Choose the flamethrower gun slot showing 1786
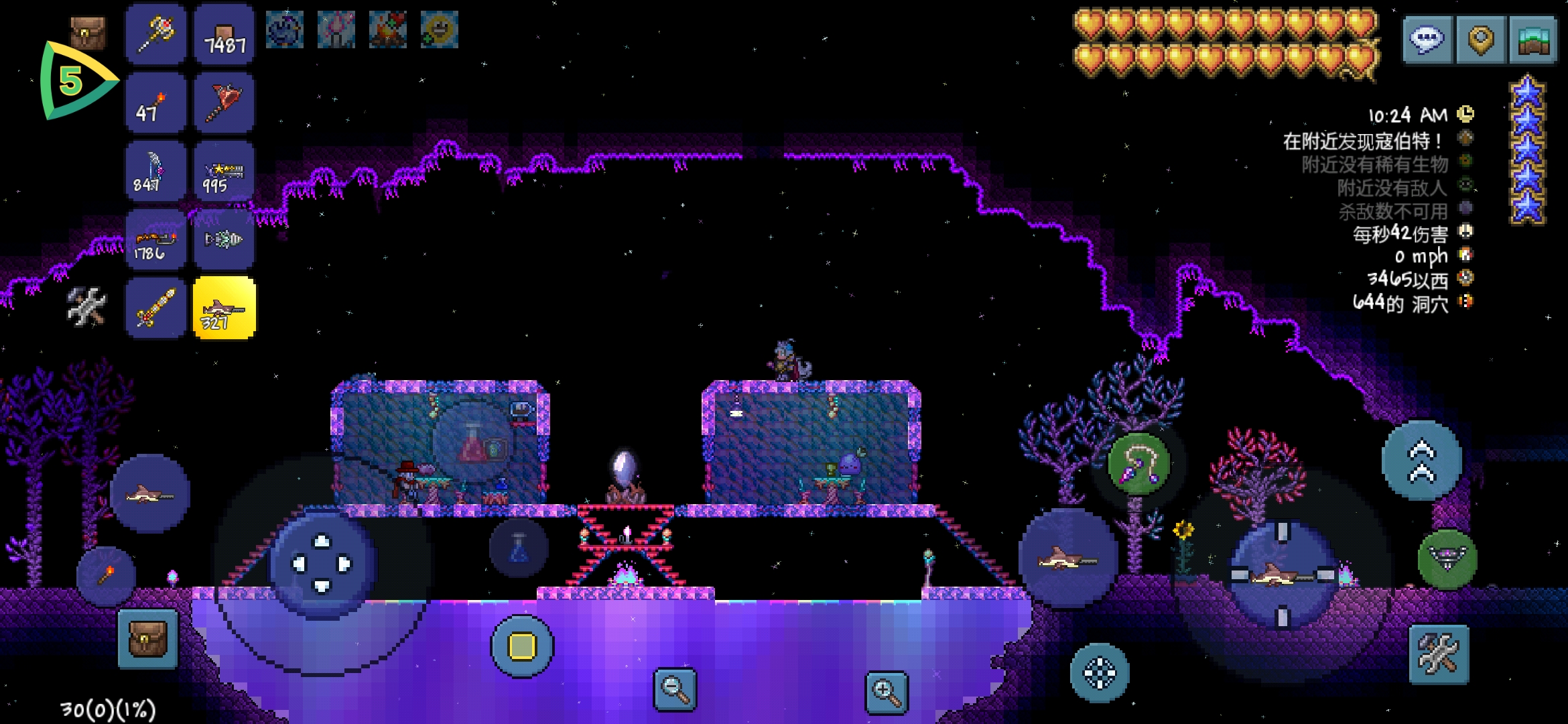1568x724 pixels. tap(155, 239)
